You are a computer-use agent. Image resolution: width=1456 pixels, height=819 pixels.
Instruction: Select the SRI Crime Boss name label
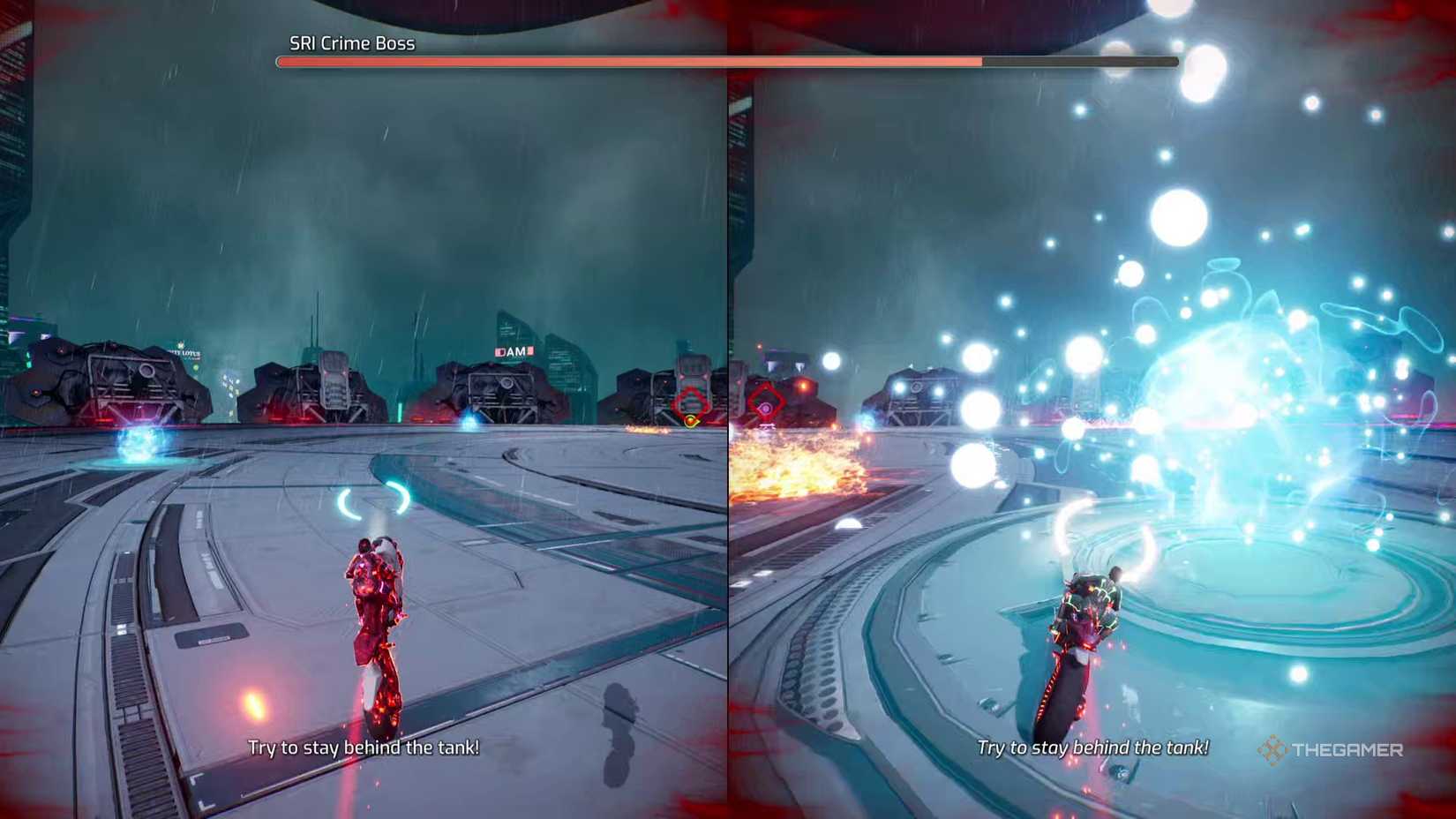pos(350,42)
